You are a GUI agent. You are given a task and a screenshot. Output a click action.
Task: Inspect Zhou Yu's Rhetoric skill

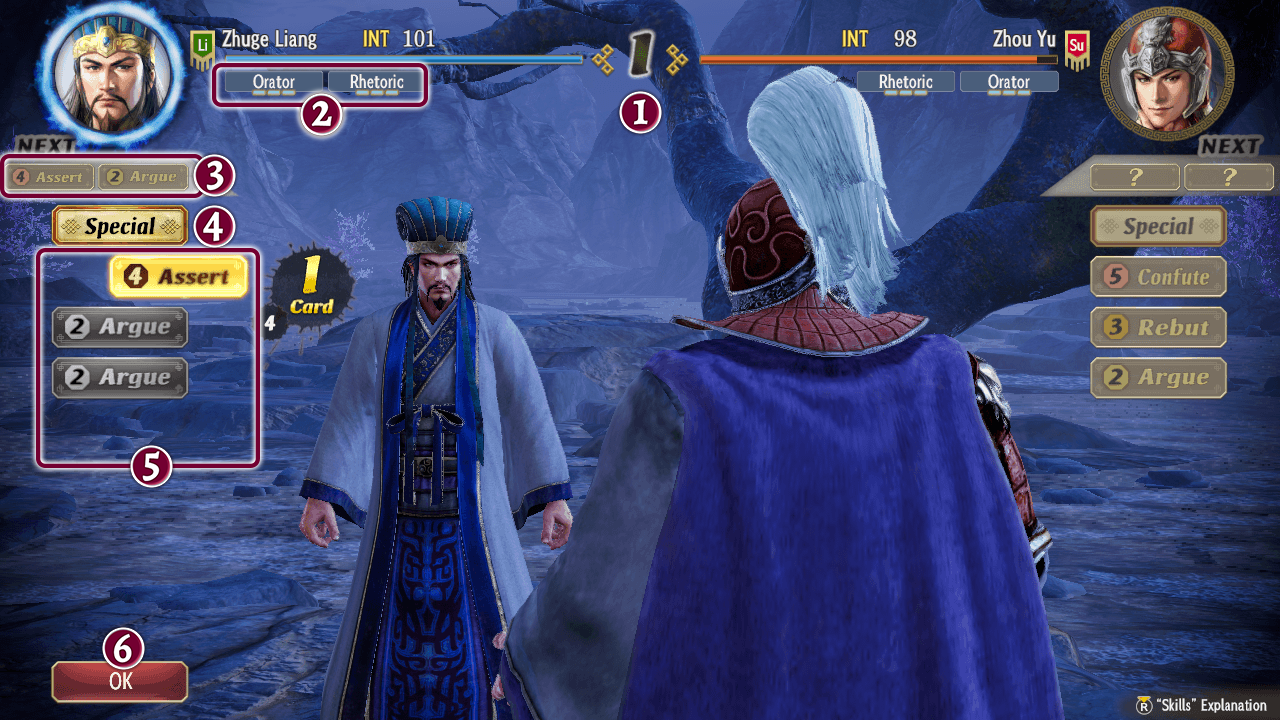(x=905, y=82)
